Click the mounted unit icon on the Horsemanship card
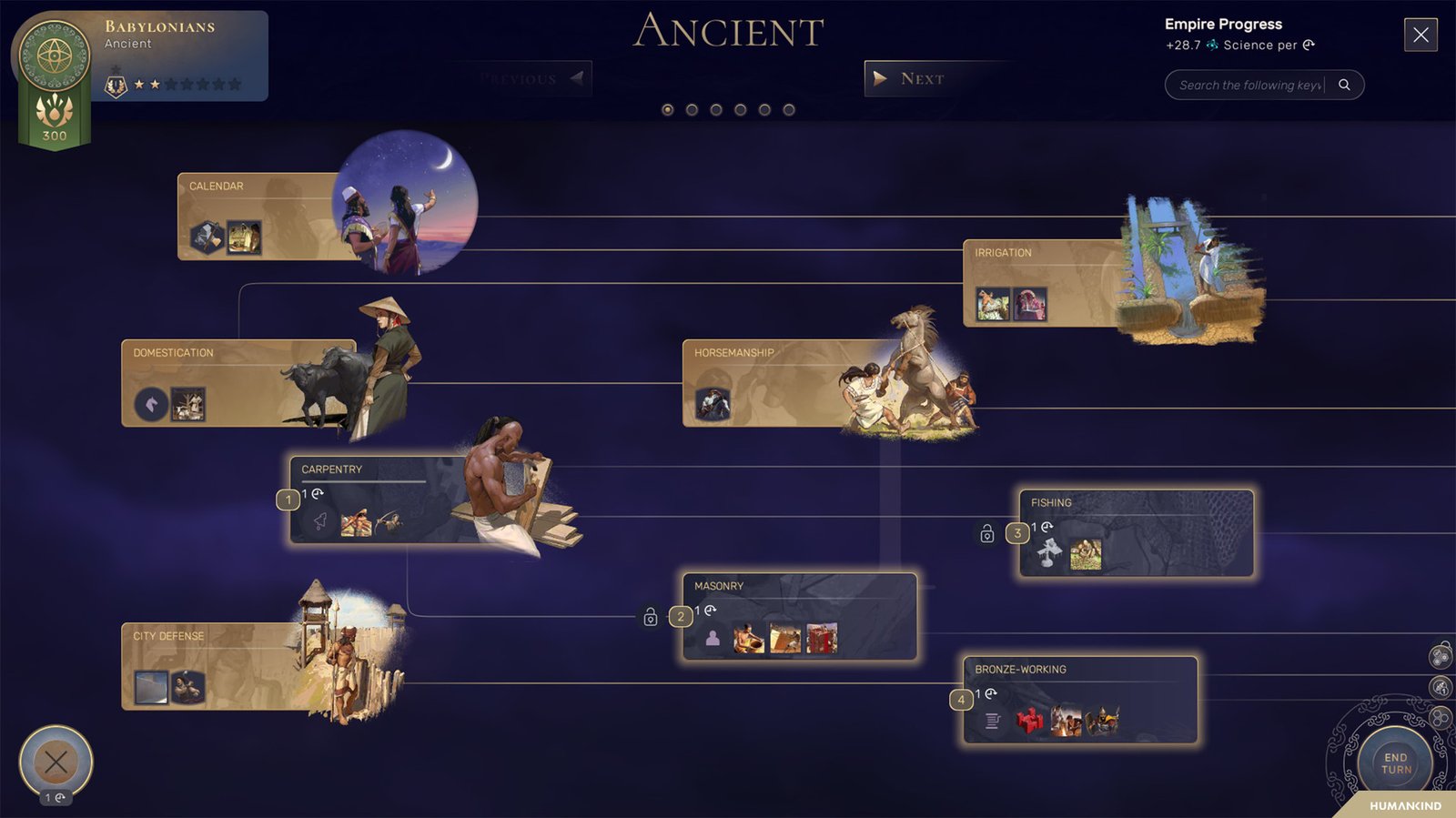This screenshot has width=1456, height=818. 713,401
